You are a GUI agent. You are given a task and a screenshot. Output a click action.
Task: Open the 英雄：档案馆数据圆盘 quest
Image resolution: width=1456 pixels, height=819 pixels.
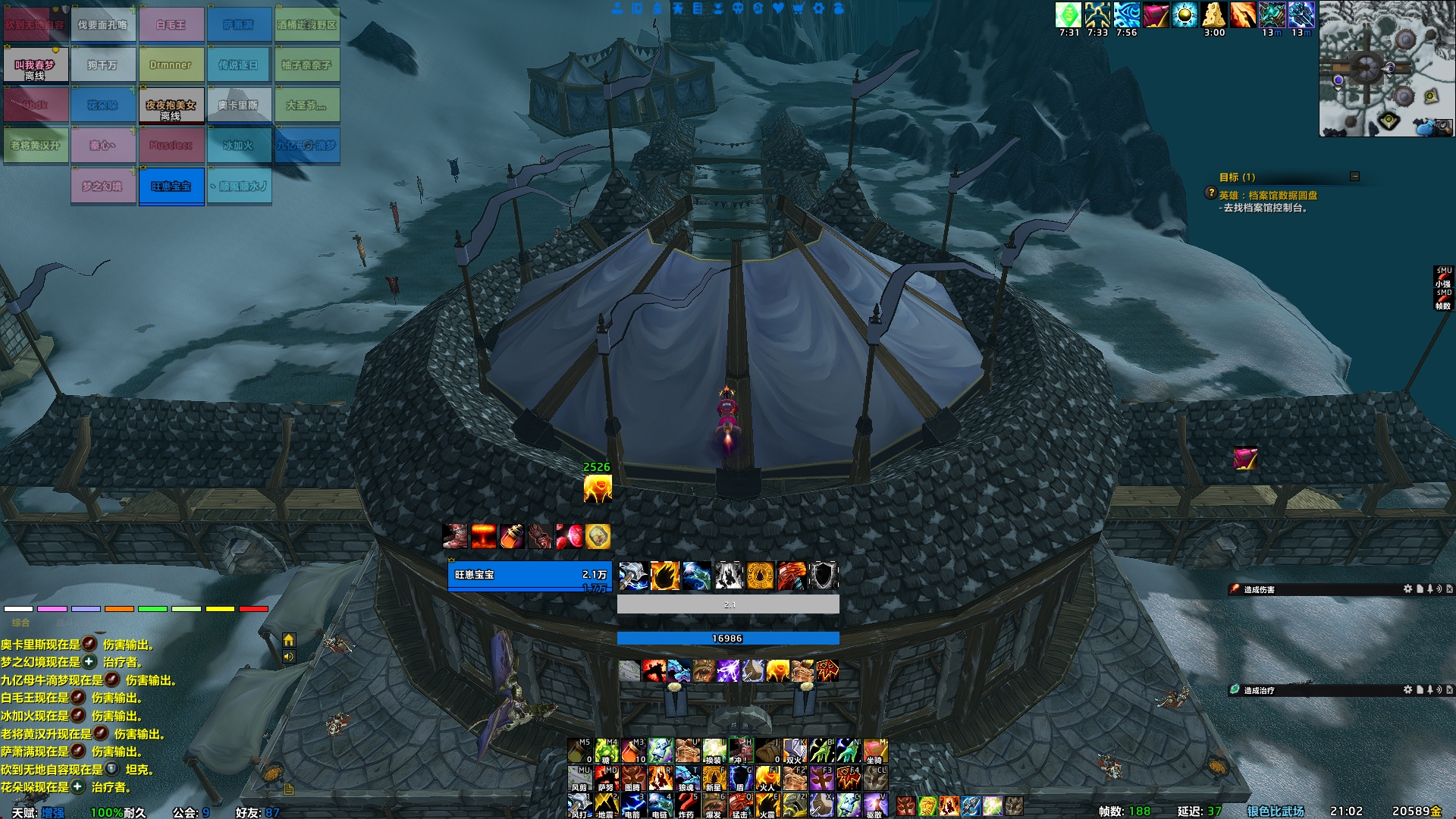point(1268,195)
